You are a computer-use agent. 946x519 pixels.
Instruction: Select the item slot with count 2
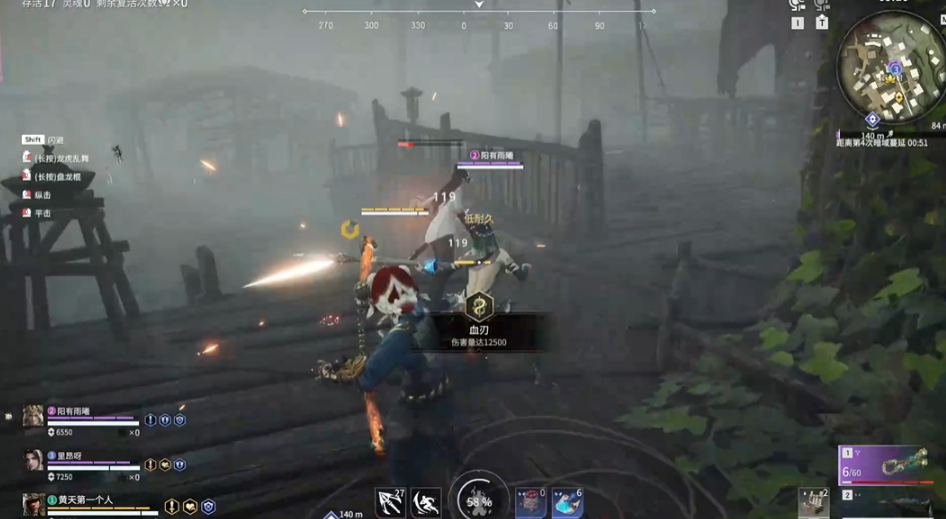tap(814, 503)
